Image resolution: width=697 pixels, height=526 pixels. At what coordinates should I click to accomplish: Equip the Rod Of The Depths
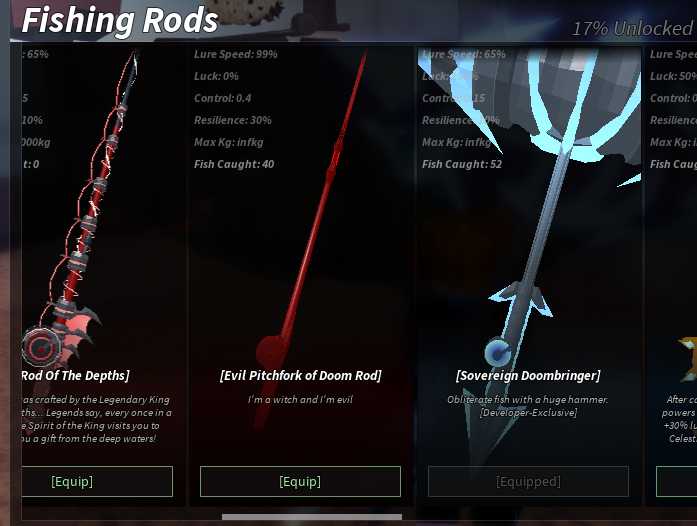(72, 481)
